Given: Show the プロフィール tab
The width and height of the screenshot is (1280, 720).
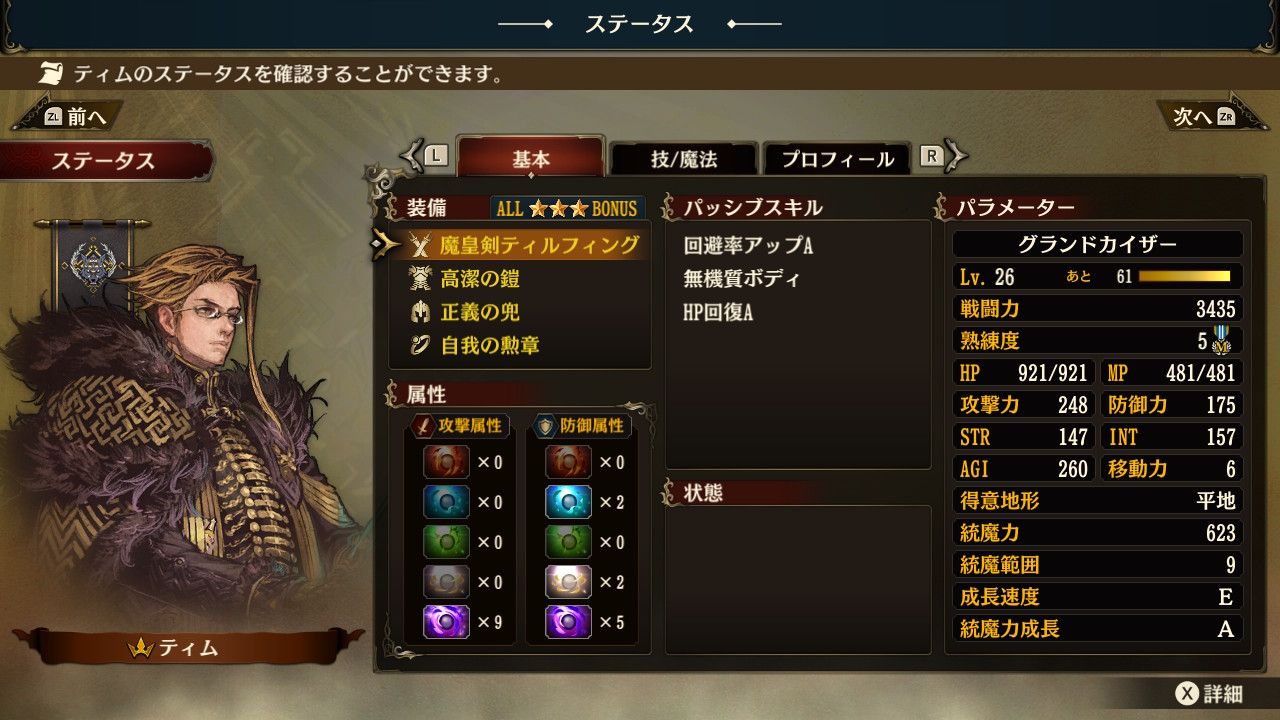Looking at the screenshot, I should click(837, 159).
